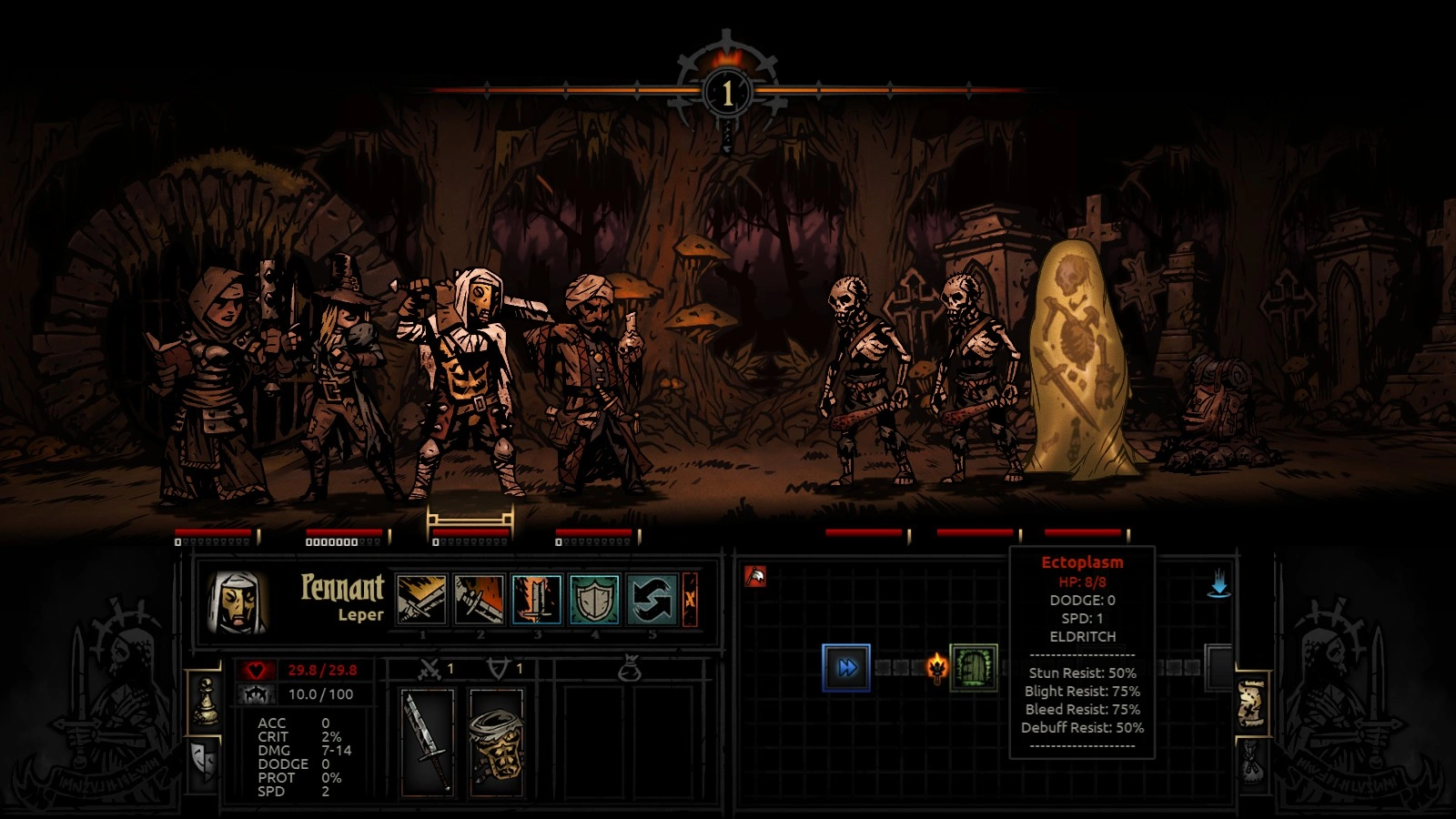
Task: Select the swap position arrows skill
Action: pos(652,600)
